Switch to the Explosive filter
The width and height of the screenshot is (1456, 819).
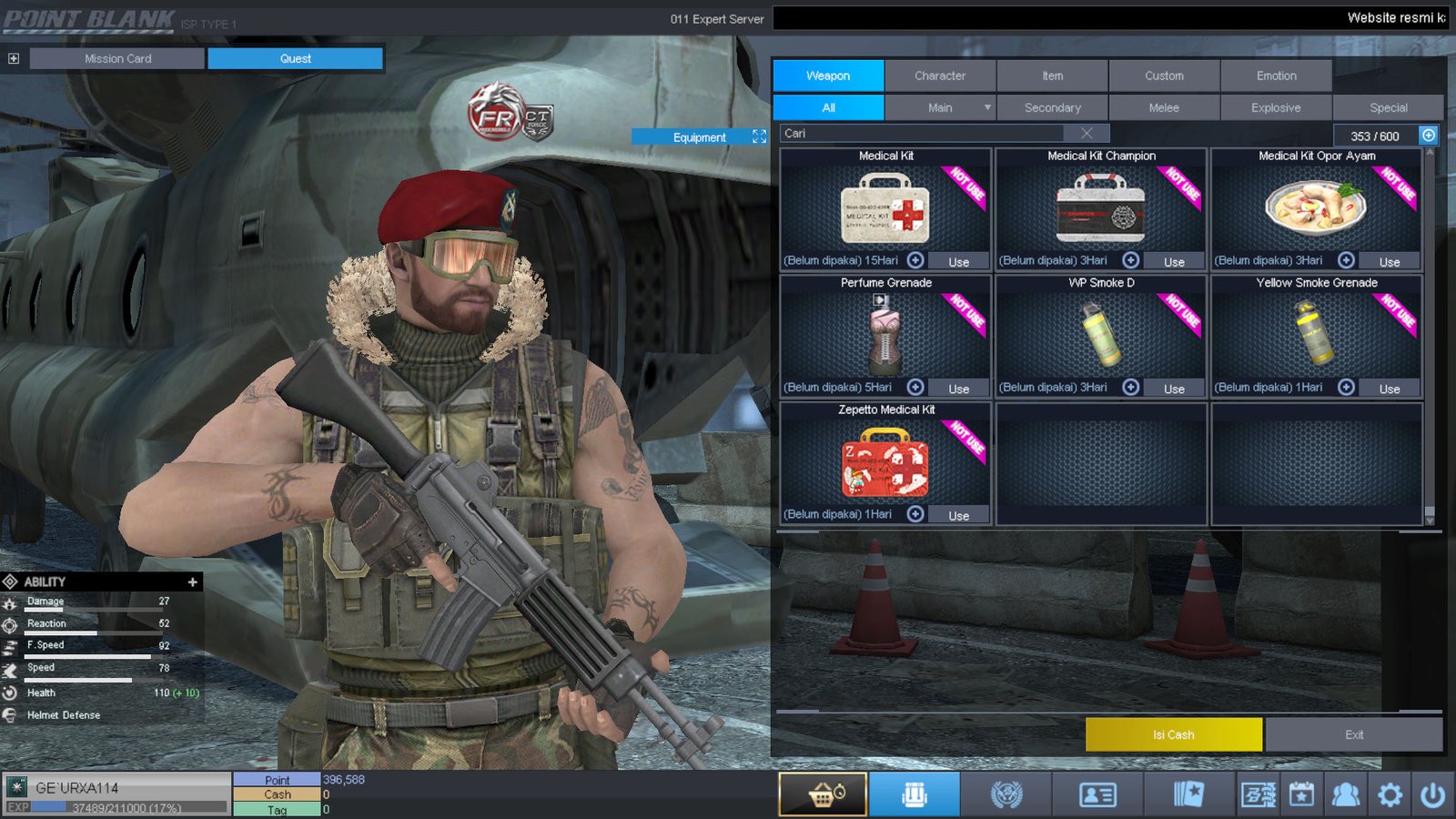coord(1276,107)
